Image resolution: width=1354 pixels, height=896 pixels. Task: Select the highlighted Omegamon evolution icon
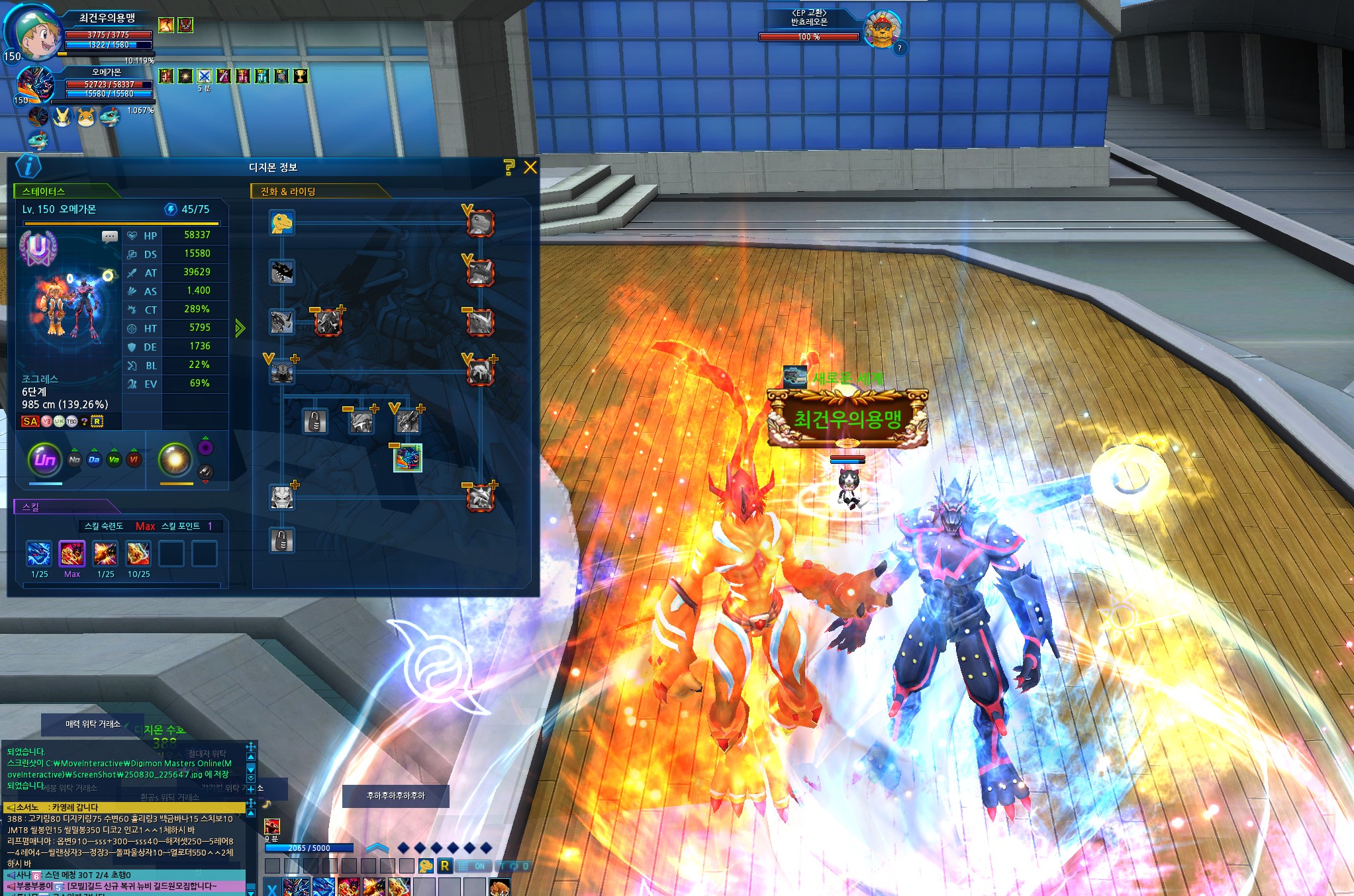(x=407, y=458)
